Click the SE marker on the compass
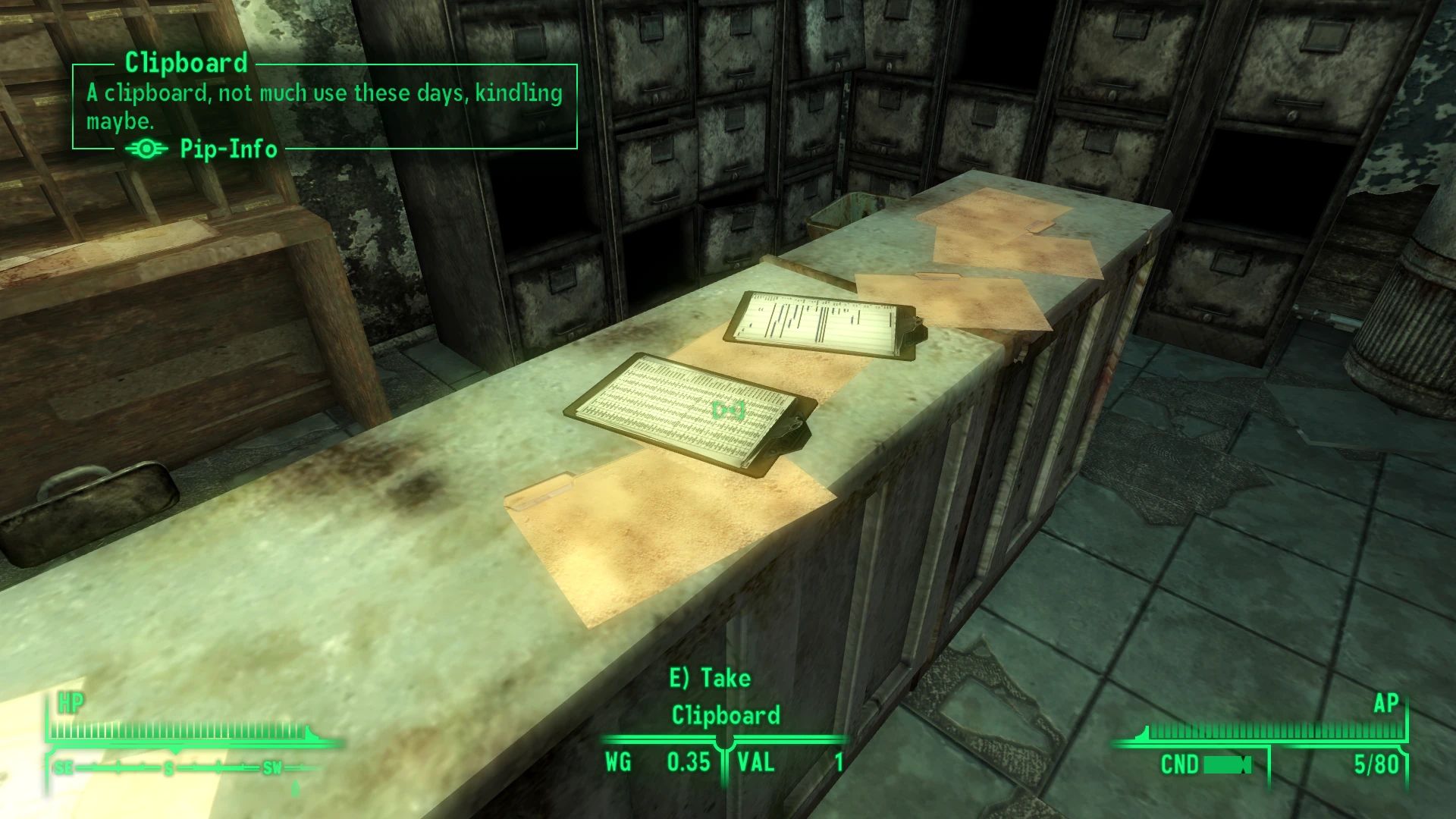Viewport: 1456px width, 819px height. pos(63,767)
